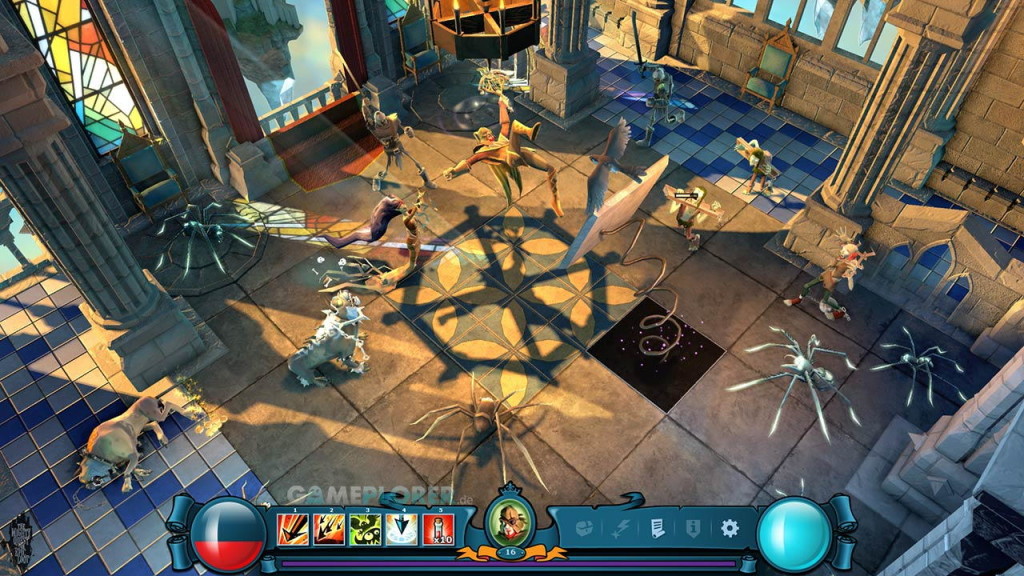
Task: Drink the red potion marked x10
Action: 438,529
